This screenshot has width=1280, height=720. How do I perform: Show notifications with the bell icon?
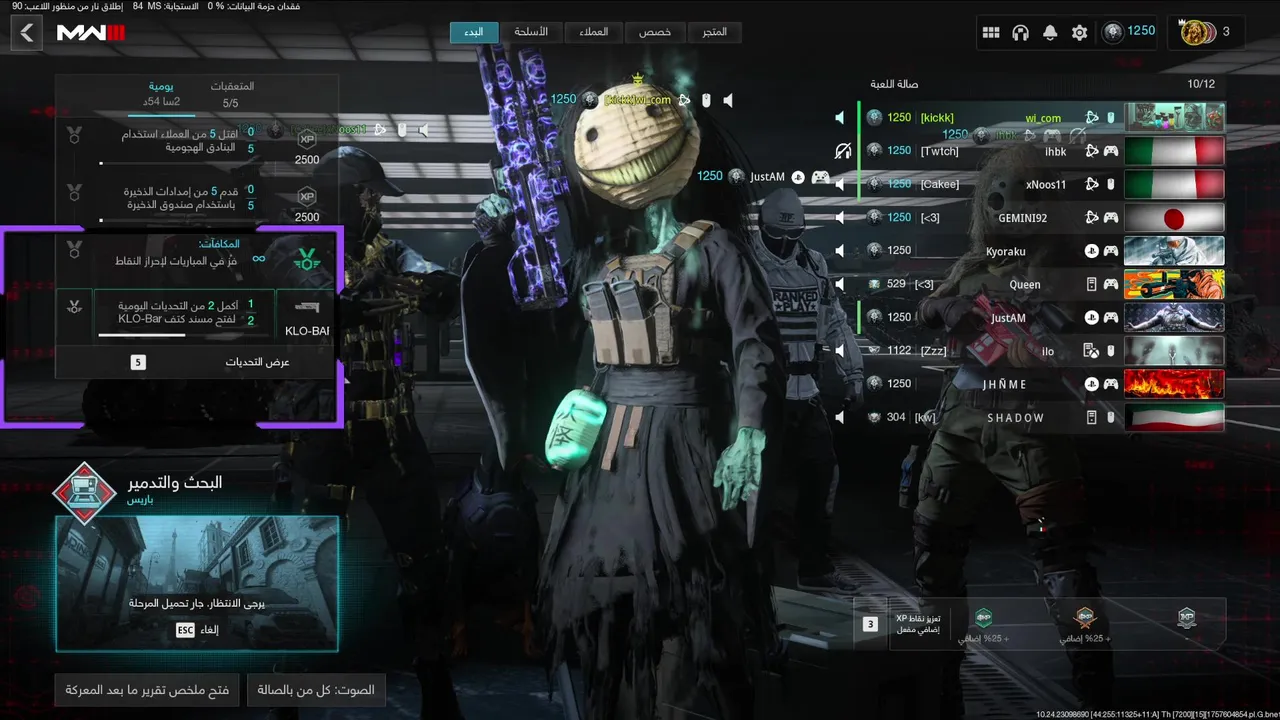click(x=1050, y=33)
